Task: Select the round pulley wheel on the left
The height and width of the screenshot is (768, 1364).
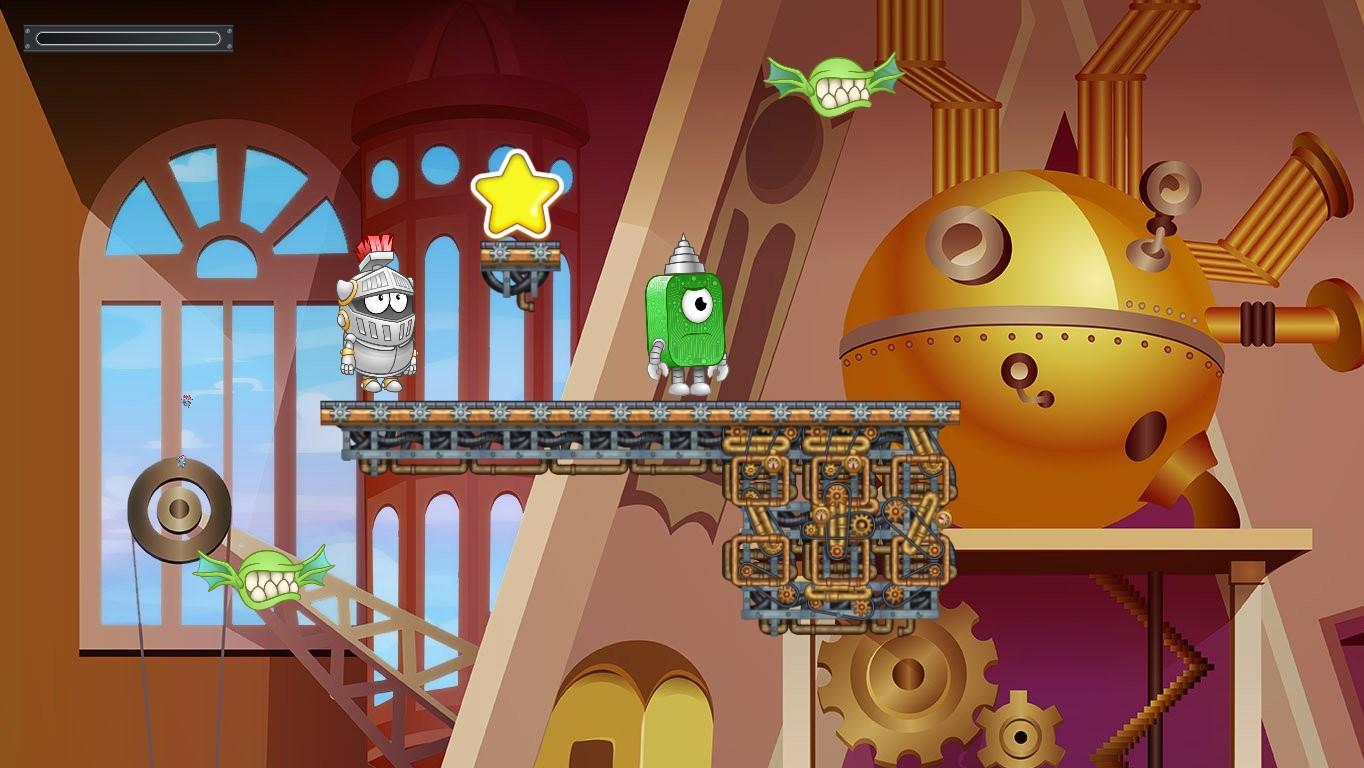Action: click(178, 510)
